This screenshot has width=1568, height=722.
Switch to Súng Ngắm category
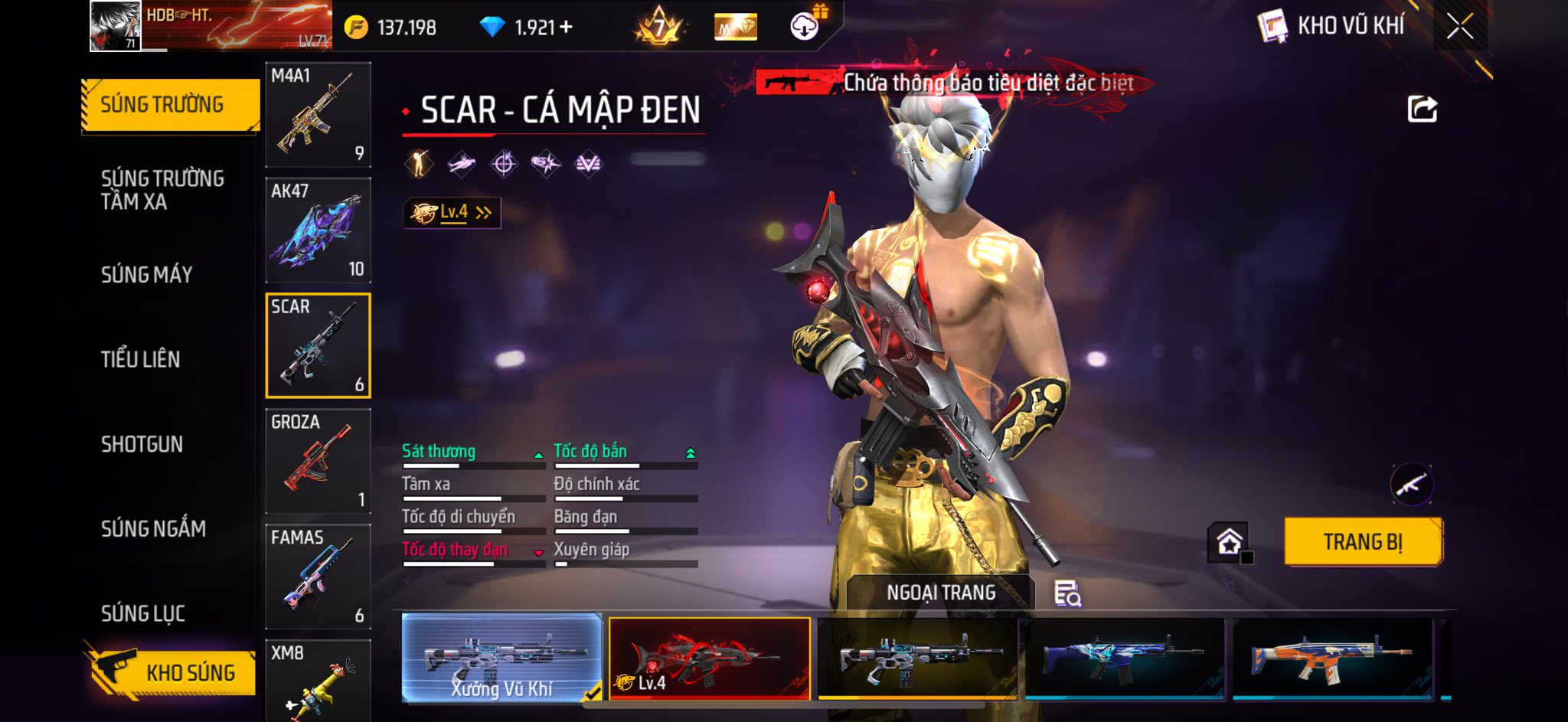[153, 528]
